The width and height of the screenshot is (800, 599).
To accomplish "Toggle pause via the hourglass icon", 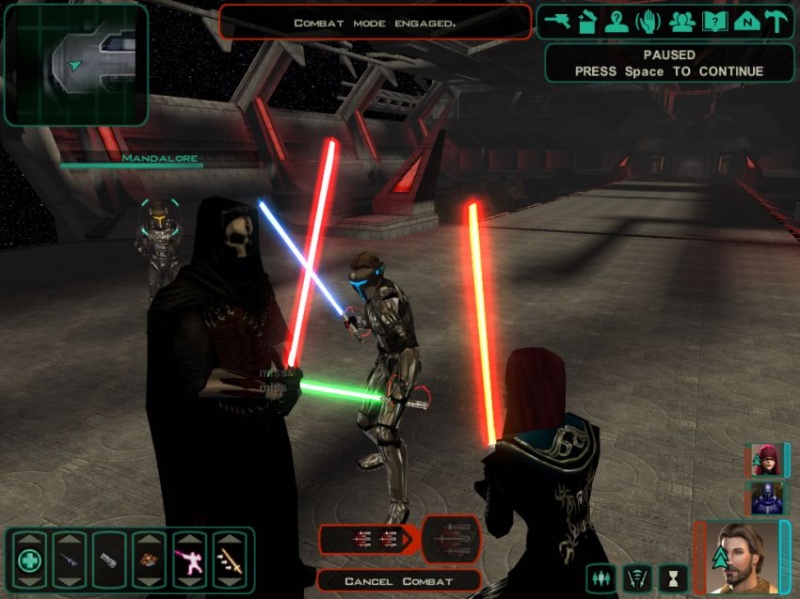I will (x=673, y=577).
